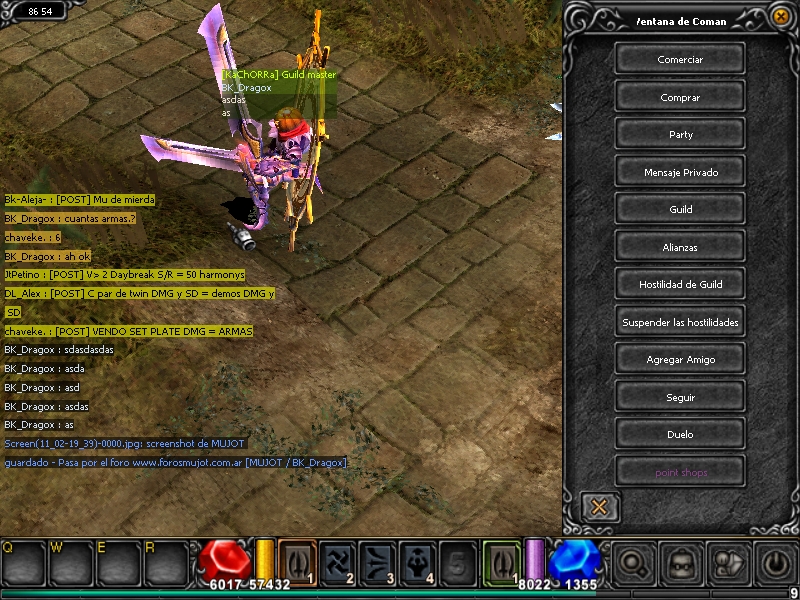Select the skill in slot 4
Screen dimensions: 800x600
pos(418,560)
